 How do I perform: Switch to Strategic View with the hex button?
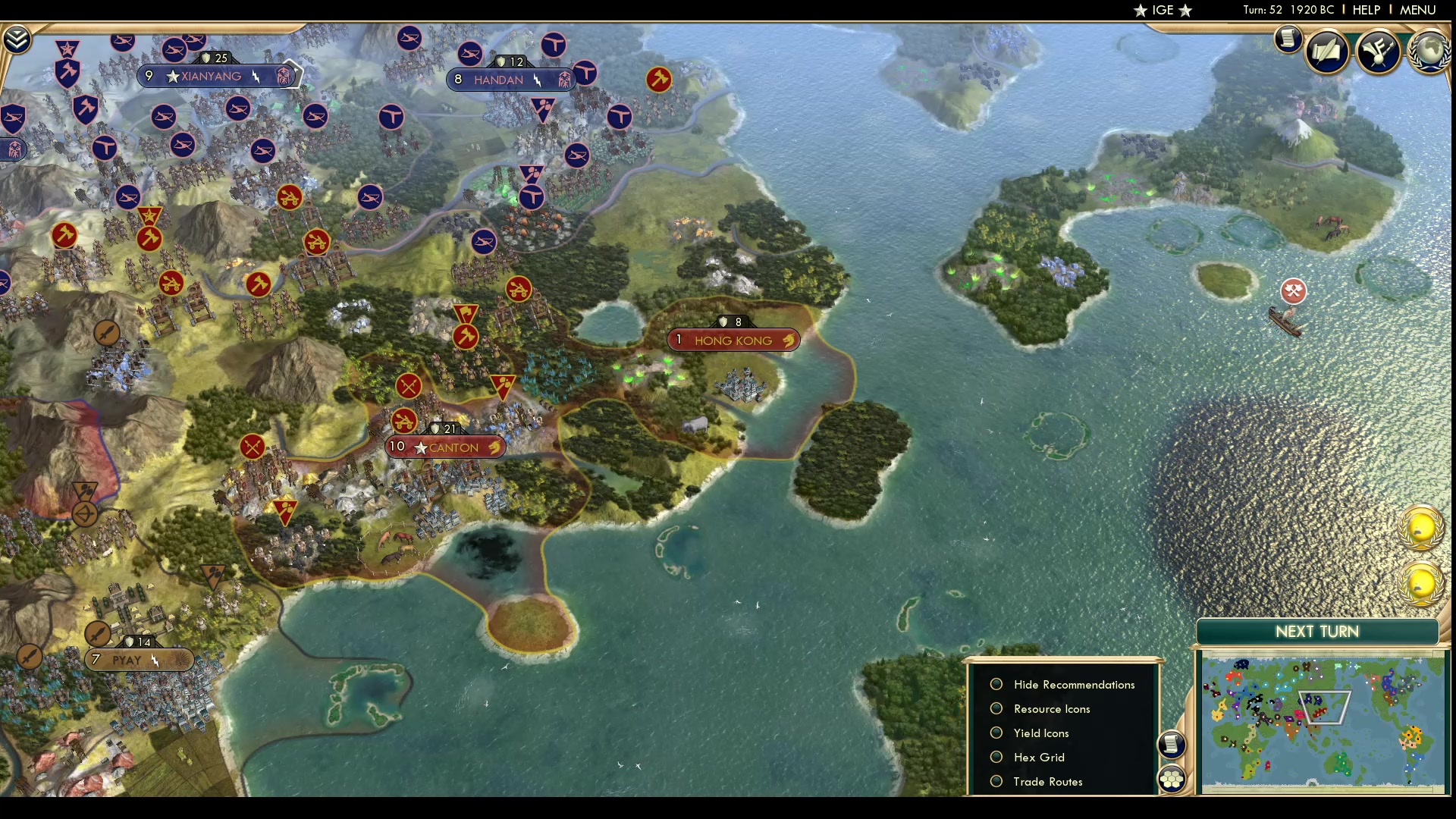1172,777
